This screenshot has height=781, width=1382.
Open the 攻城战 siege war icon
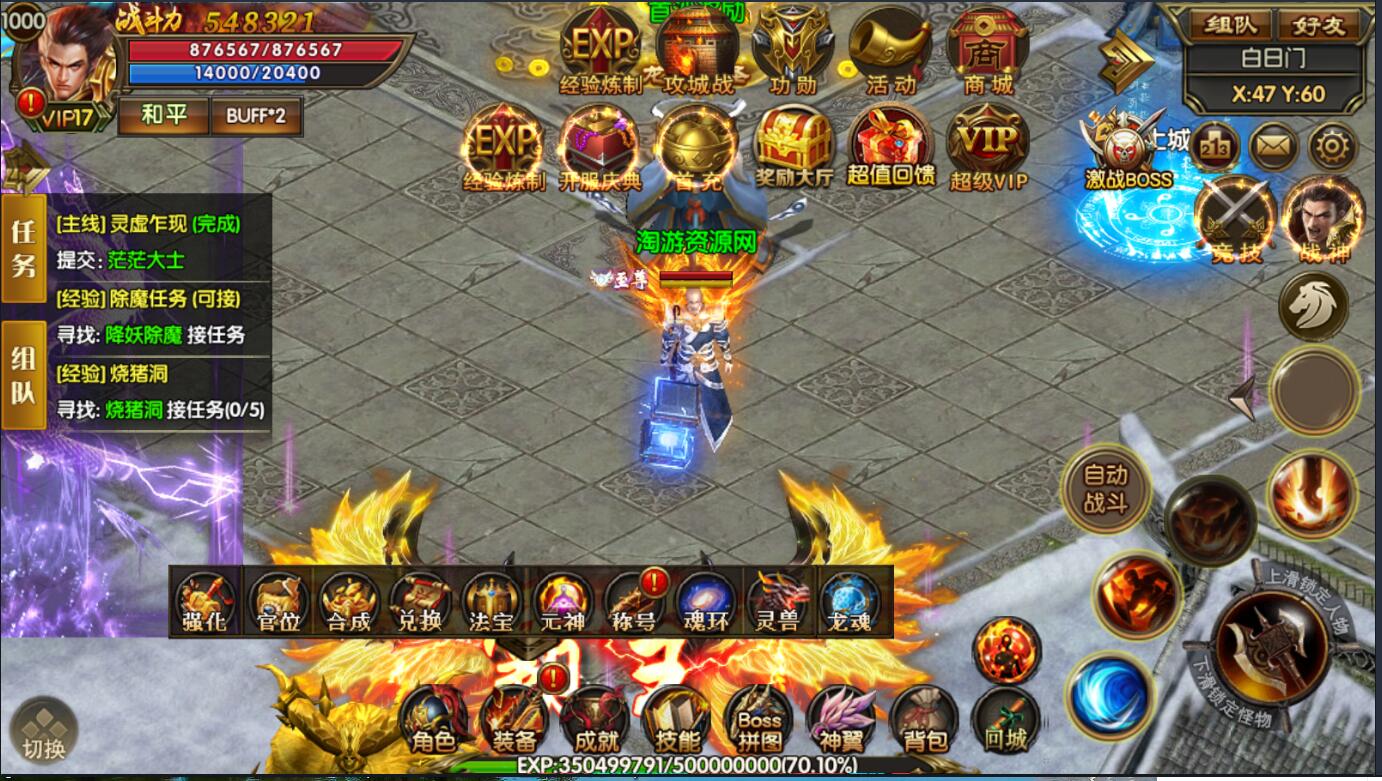coord(698,50)
